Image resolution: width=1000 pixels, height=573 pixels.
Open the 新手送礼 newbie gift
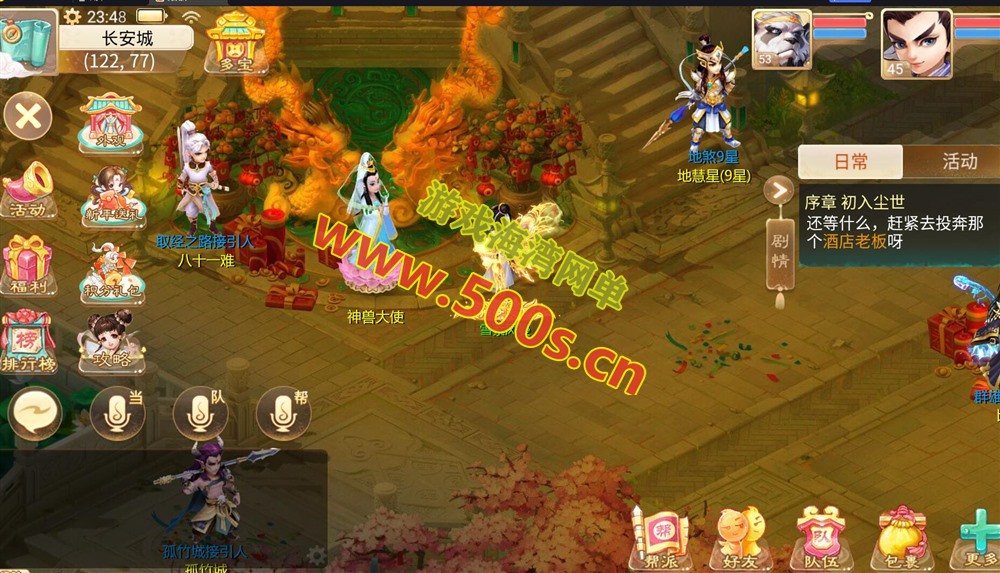pyautogui.click(x=111, y=196)
